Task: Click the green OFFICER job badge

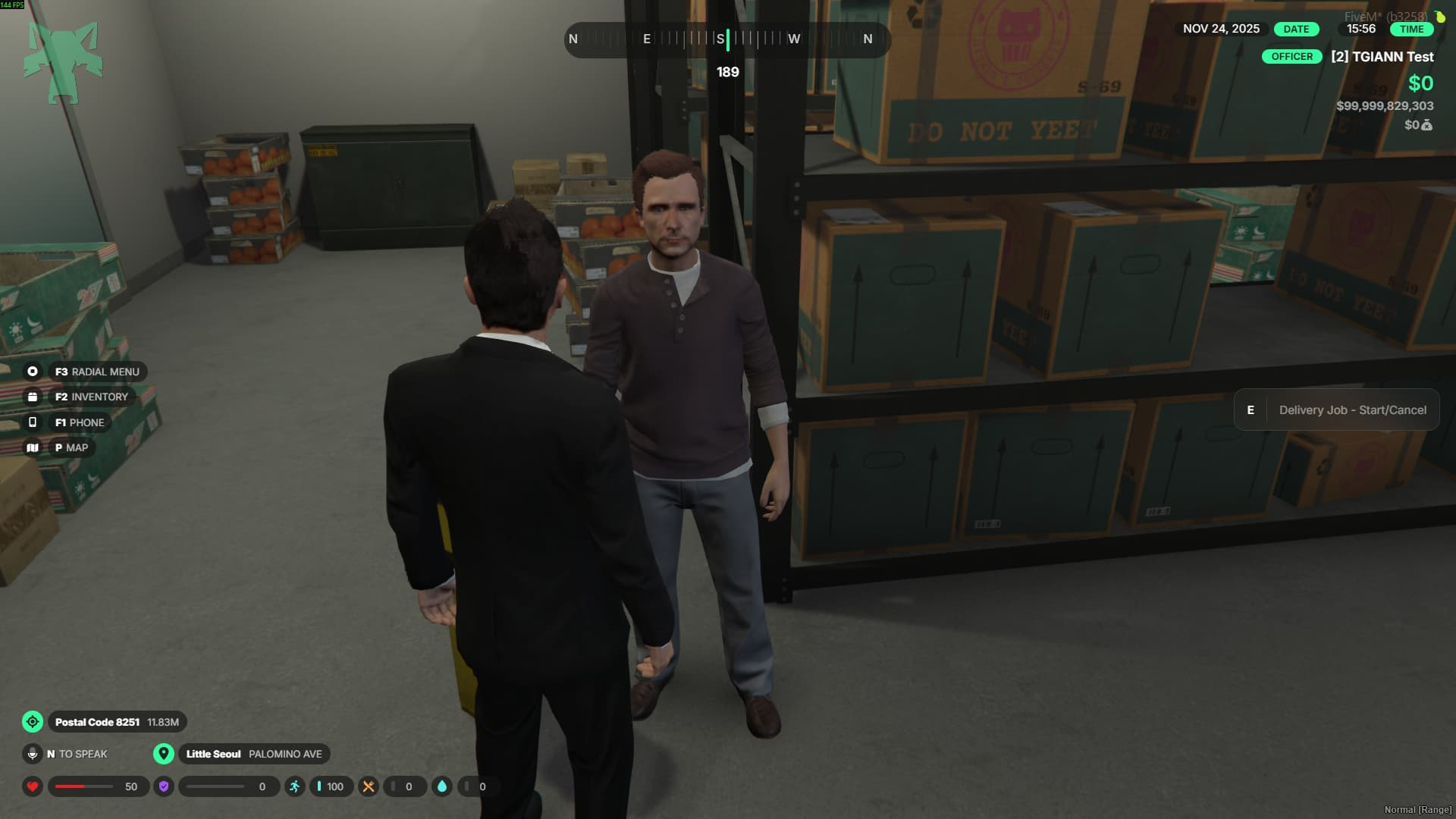Action: pos(1291,57)
